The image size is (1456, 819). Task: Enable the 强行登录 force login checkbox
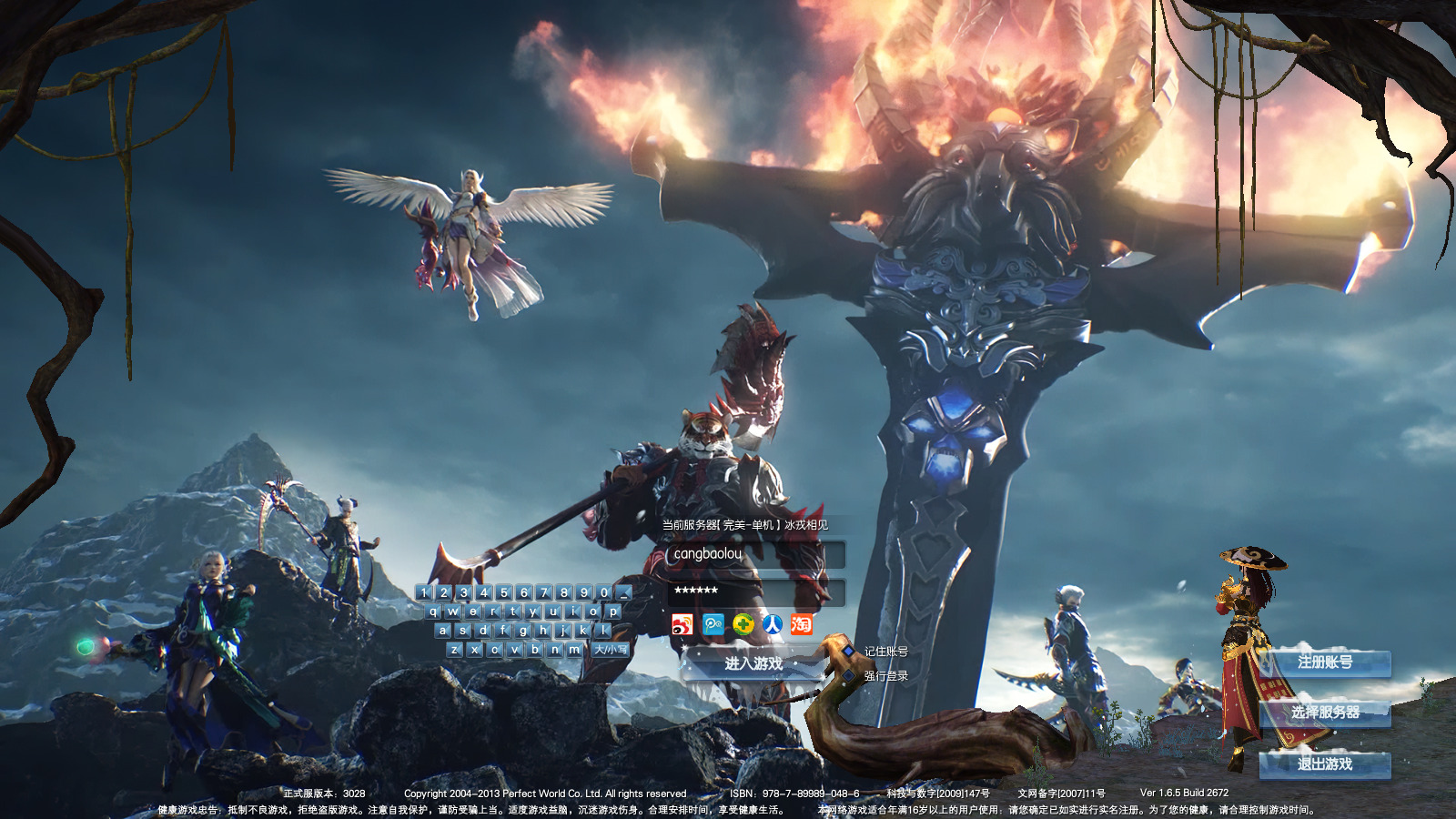(x=849, y=676)
